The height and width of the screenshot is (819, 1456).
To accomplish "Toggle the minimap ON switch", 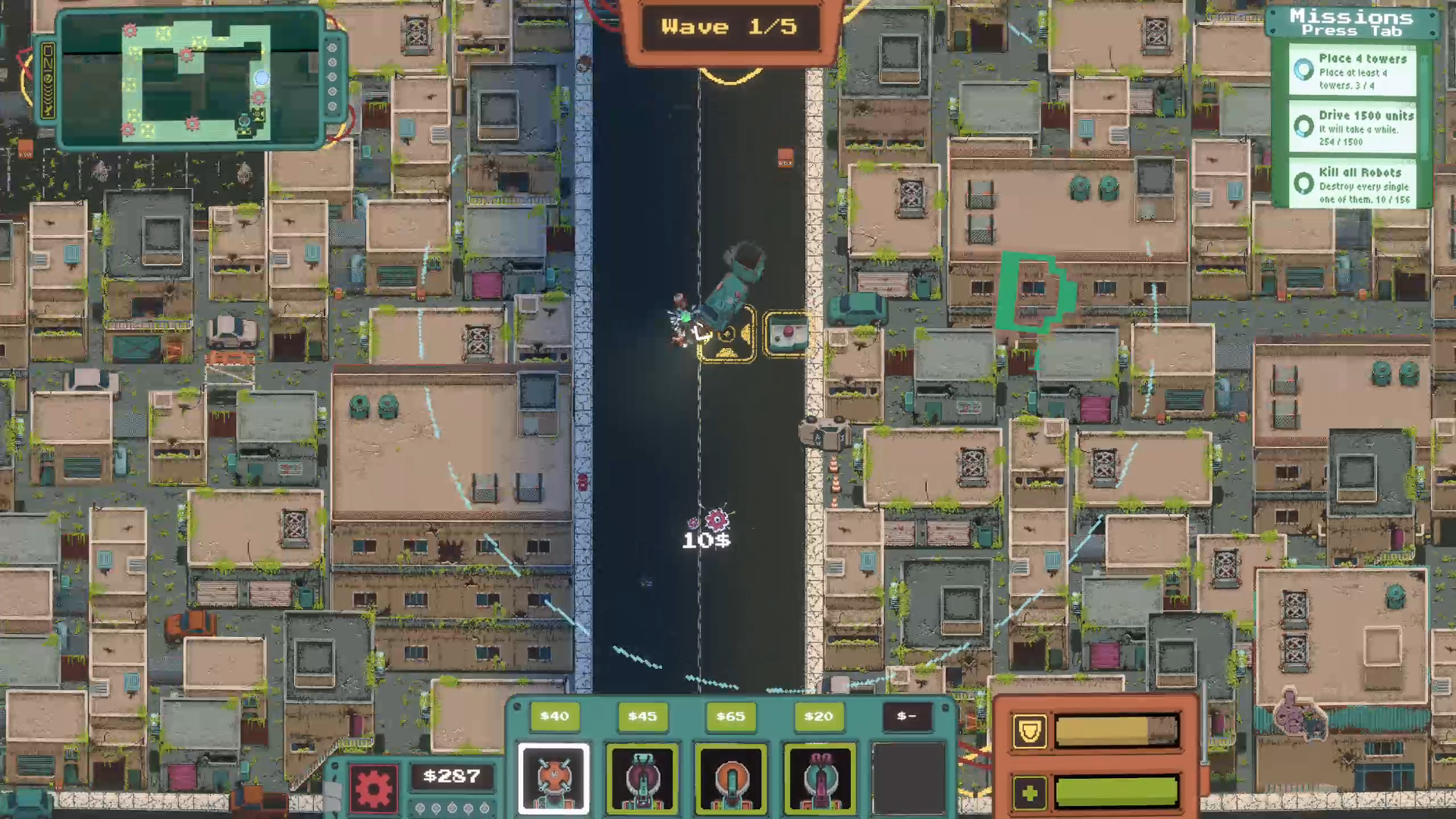I will (x=48, y=80).
